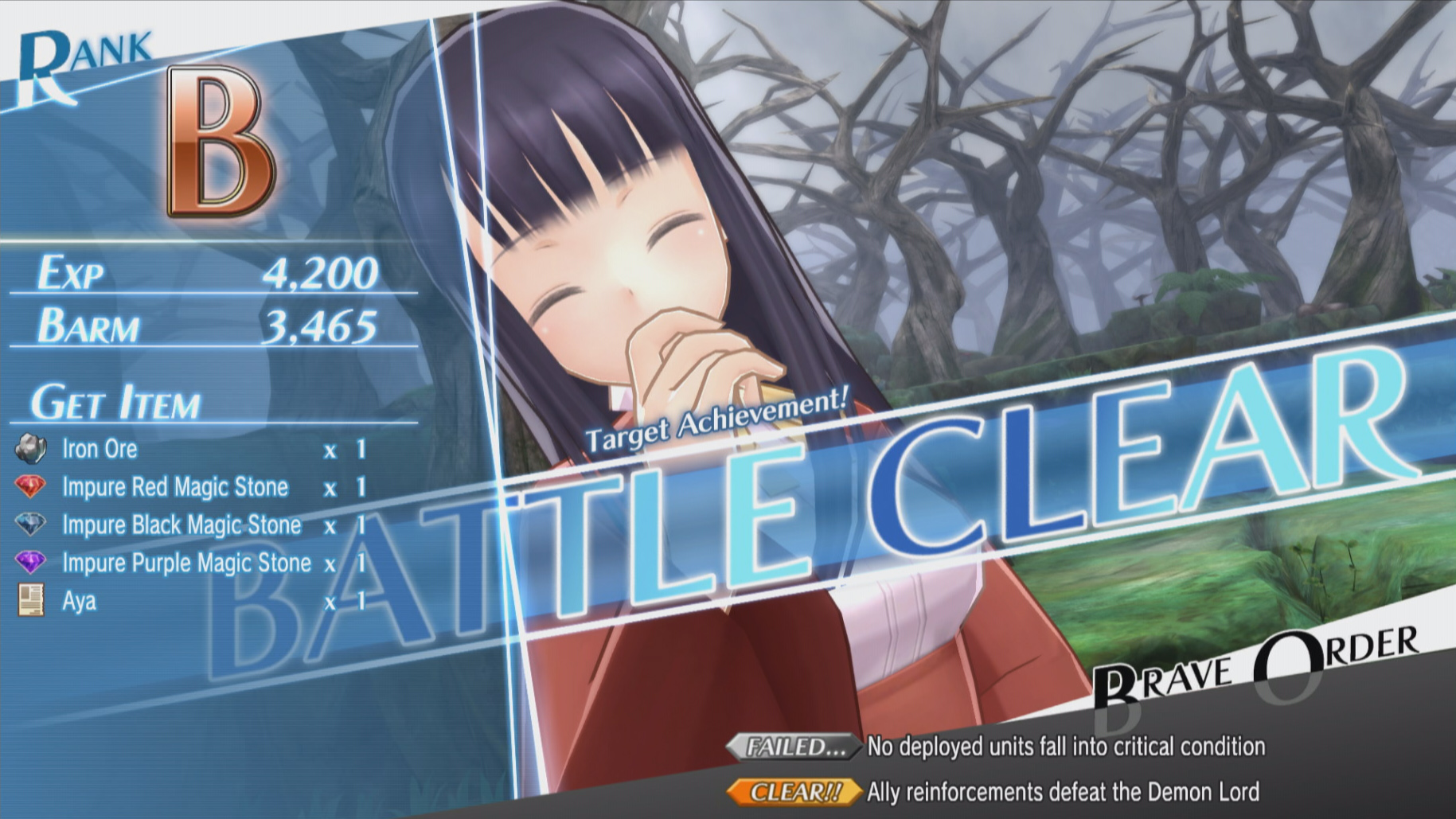The height and width of the screenshot is (819, 1456).
Task: Select the Aya document icon
Action: pyautogui.click(x=30, y=601)
